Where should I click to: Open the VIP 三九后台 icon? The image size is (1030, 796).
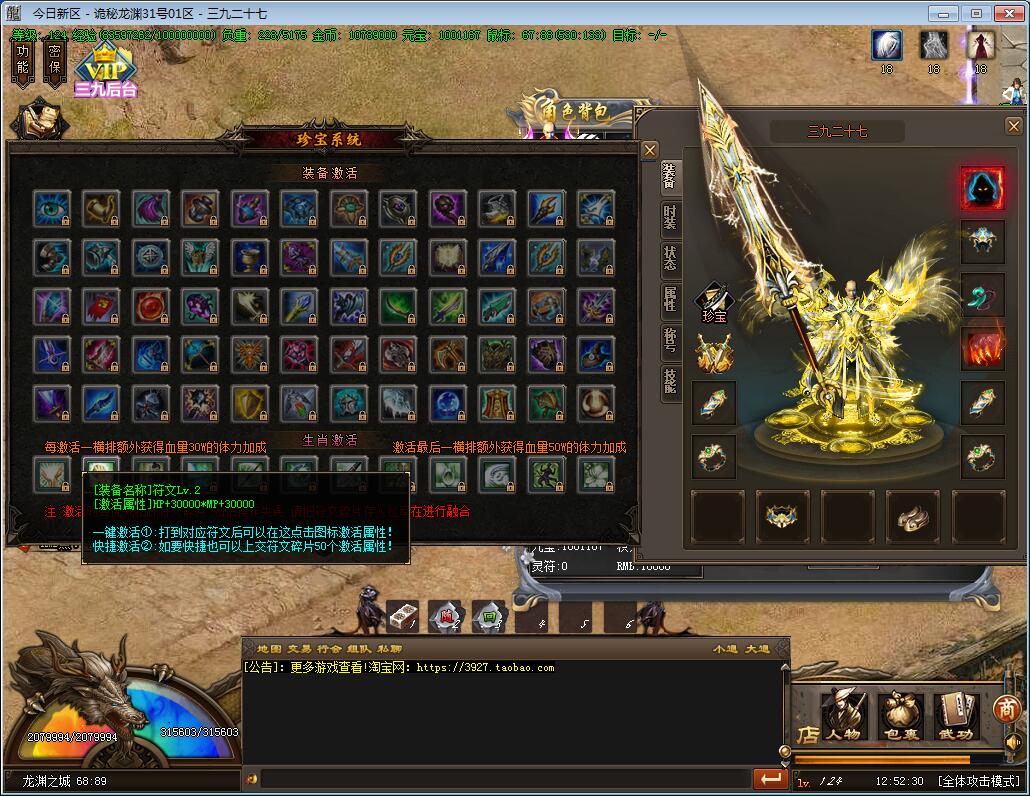click(105, 73)
